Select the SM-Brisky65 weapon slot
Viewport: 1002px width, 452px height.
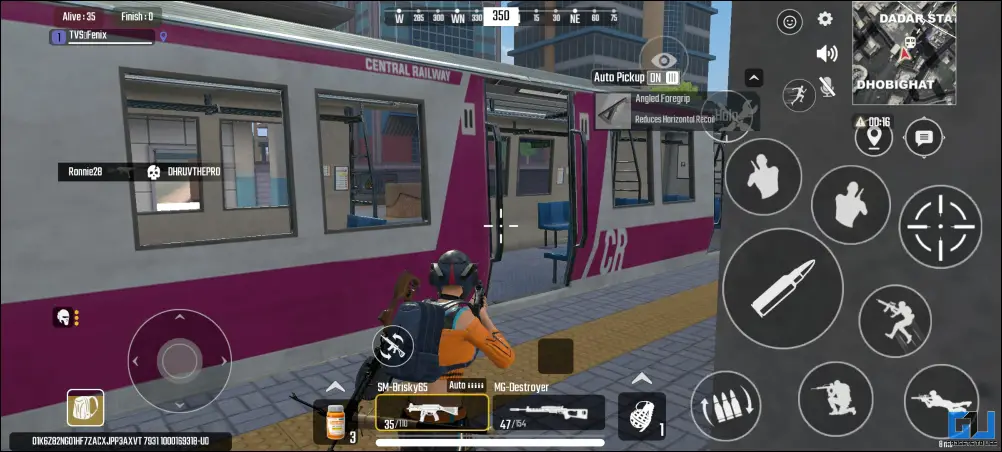[432, 412]
